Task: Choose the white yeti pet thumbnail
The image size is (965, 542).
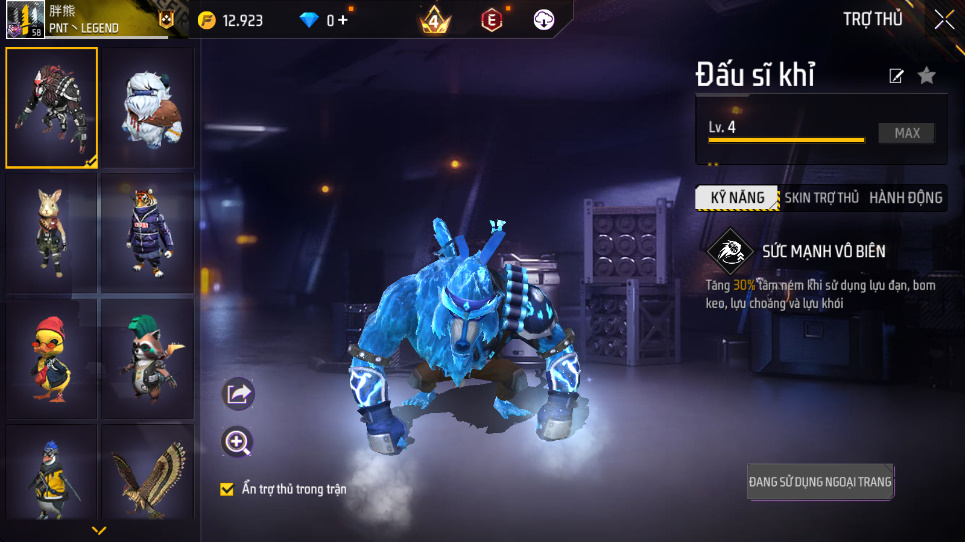Action: click(147, 107)
